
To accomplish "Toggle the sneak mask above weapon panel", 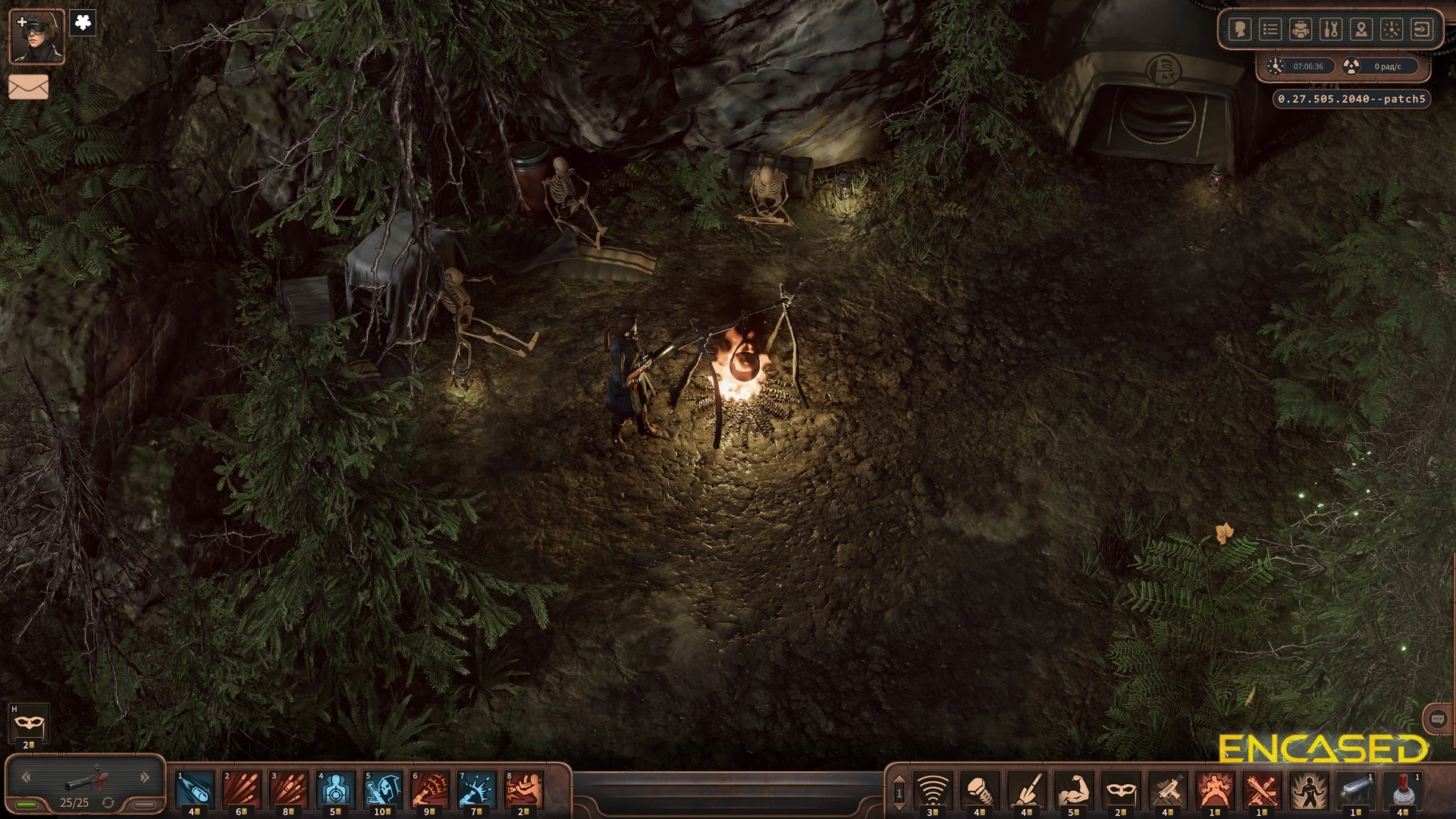I will 29,724.
